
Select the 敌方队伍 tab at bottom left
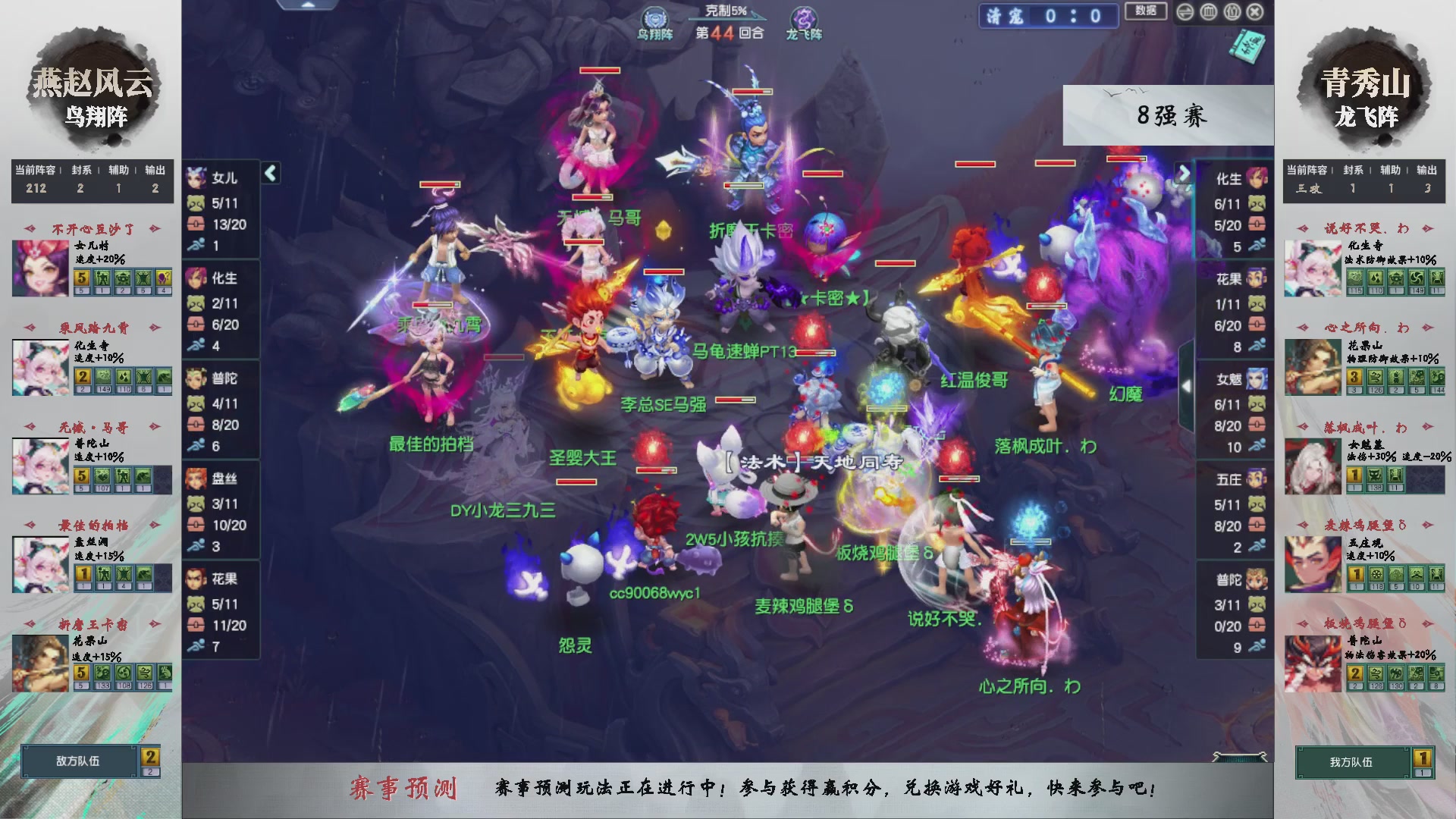[x=77, y=761]
